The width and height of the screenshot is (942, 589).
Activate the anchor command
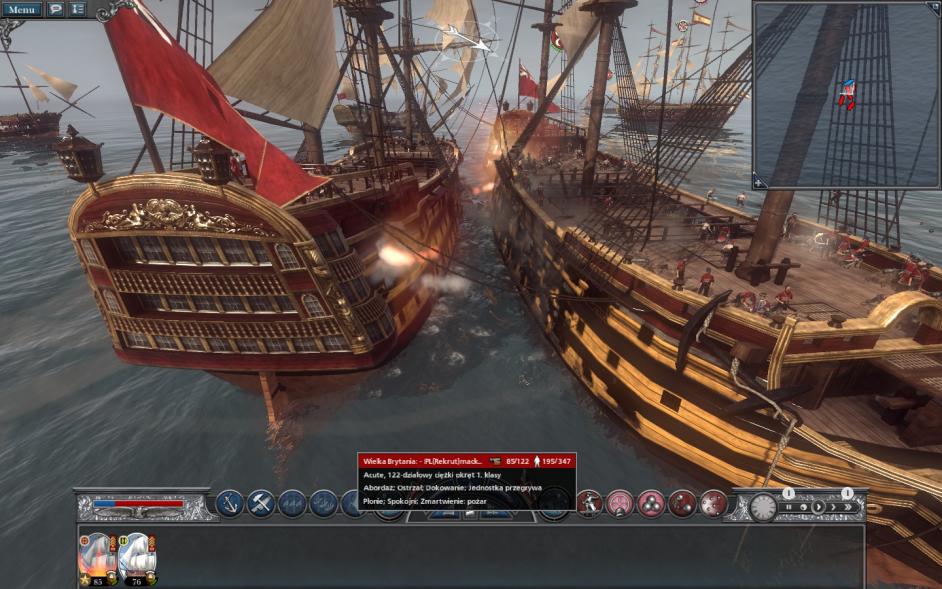click(x=230, y=503)
